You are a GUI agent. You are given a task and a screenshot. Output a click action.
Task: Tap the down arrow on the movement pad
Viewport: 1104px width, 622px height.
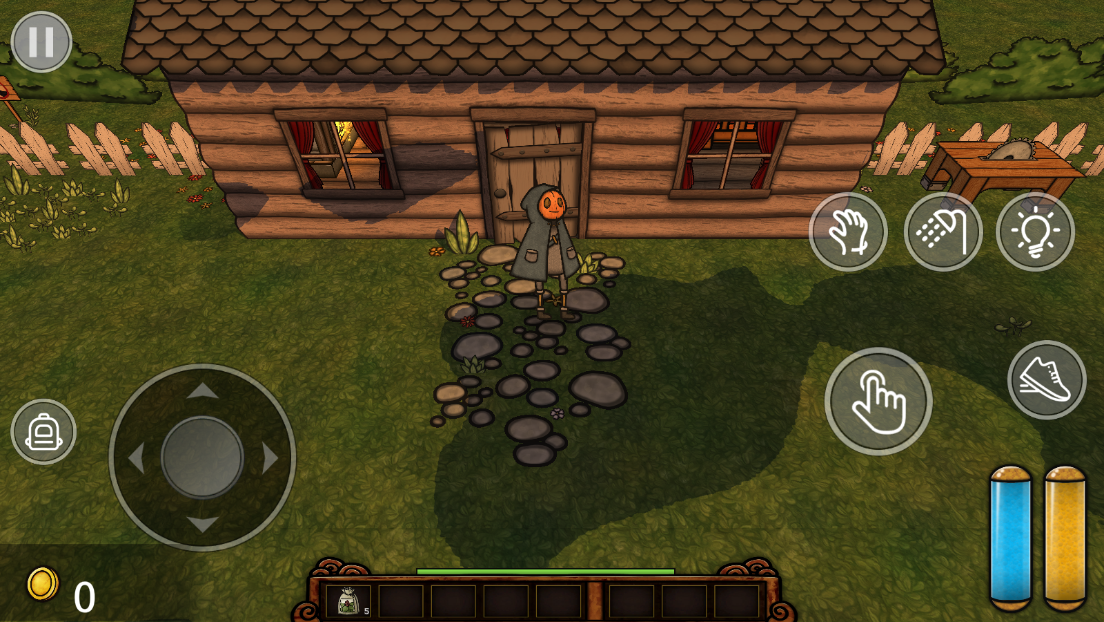coord(203,524)
